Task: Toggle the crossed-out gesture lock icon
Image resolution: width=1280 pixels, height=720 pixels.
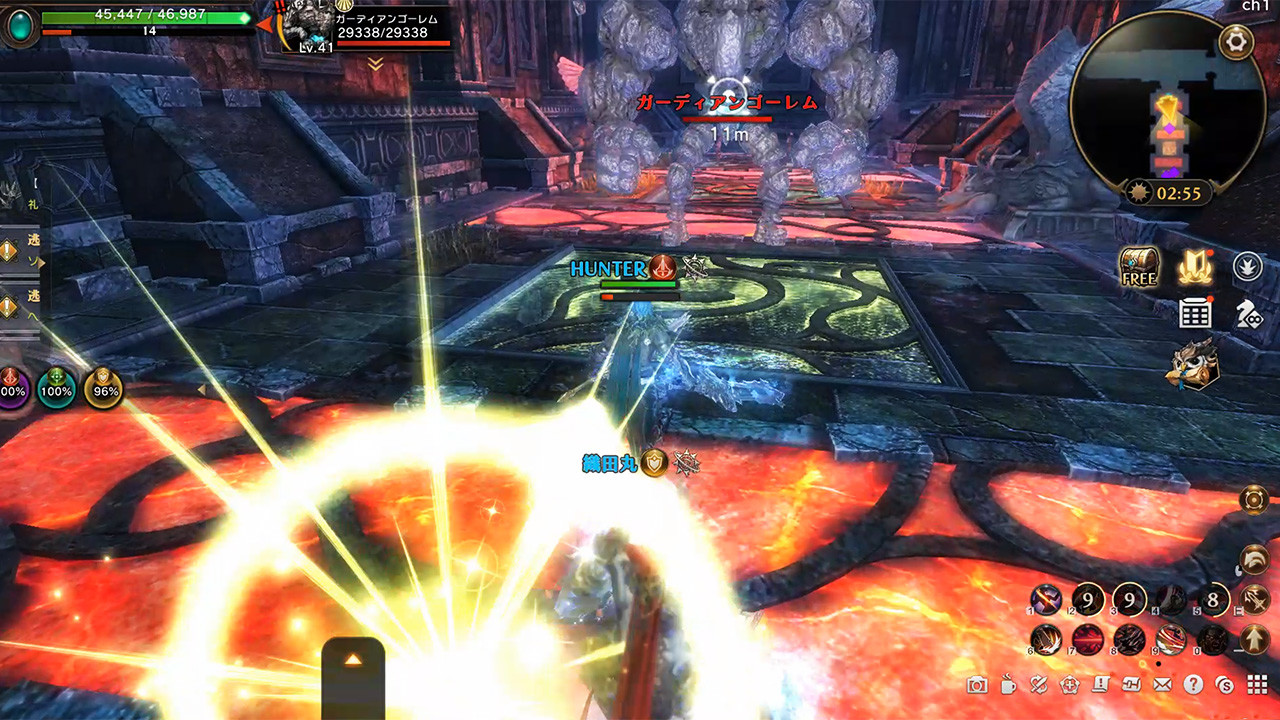Action: click(x=1037, y=686)
